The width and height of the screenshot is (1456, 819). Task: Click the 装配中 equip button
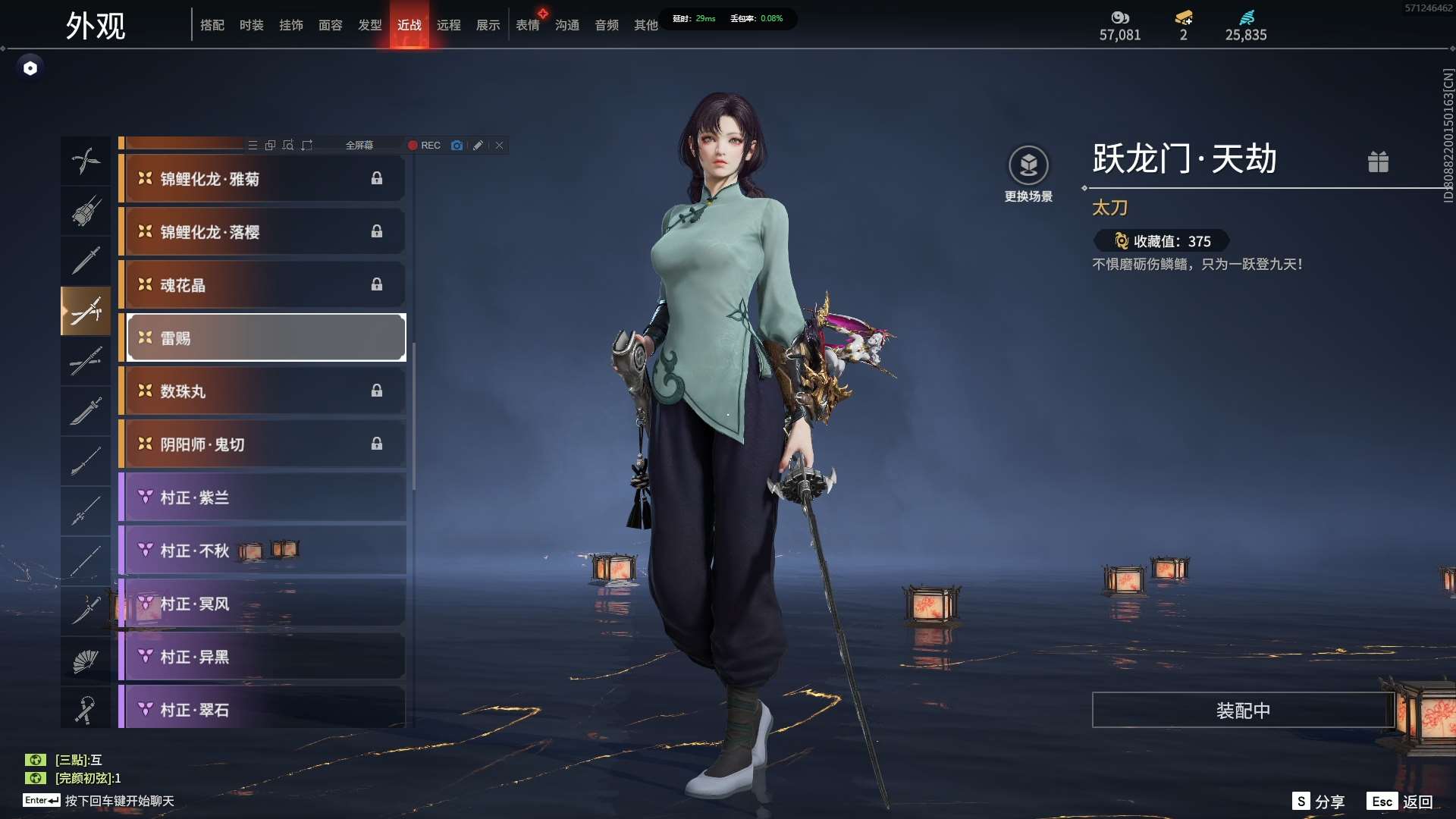click(x=1242, y=710)
